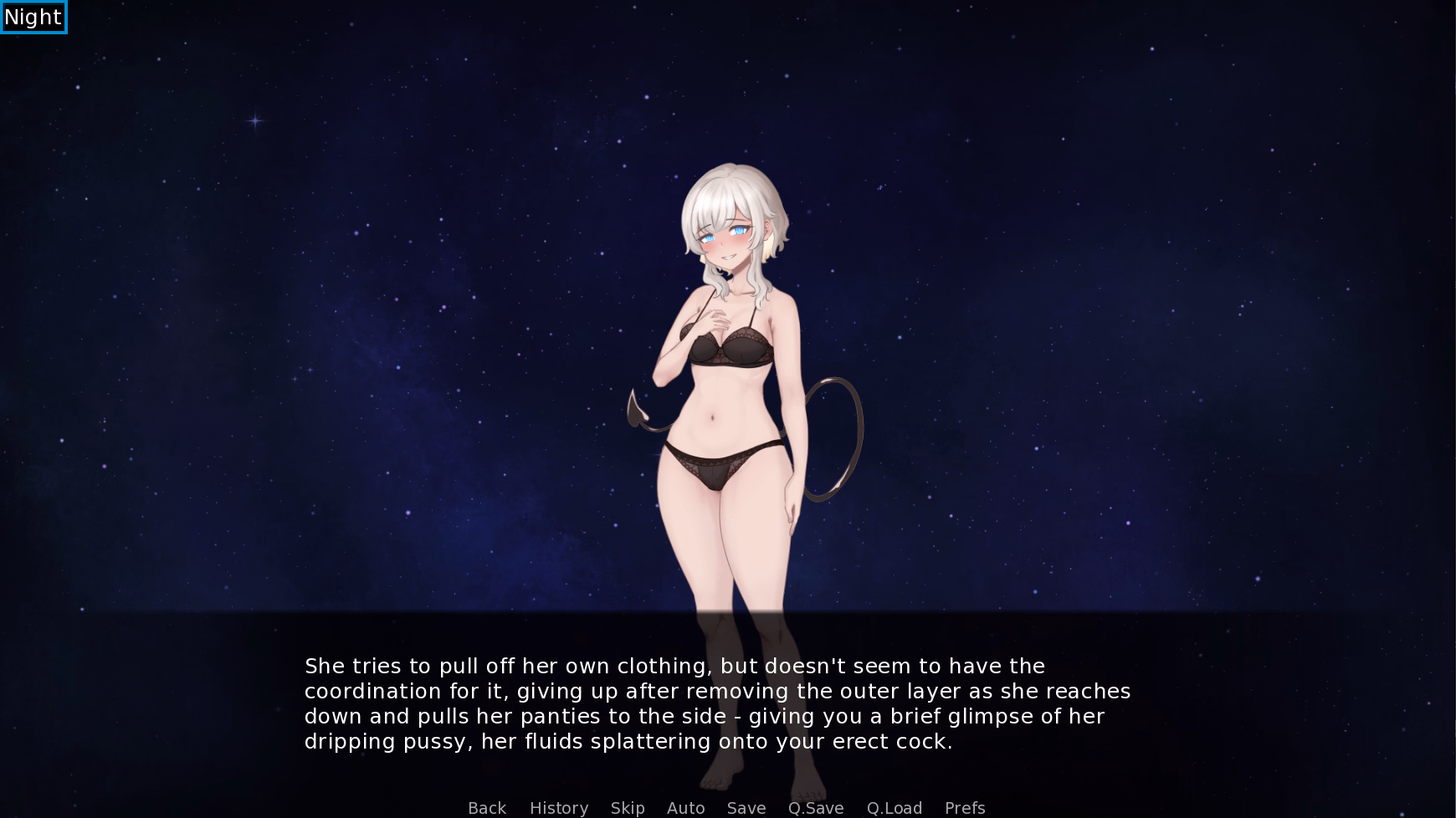Click Auto in the quick menu bar
The width and height of the screenshot is (1456, 818).
tap(685, 808)
